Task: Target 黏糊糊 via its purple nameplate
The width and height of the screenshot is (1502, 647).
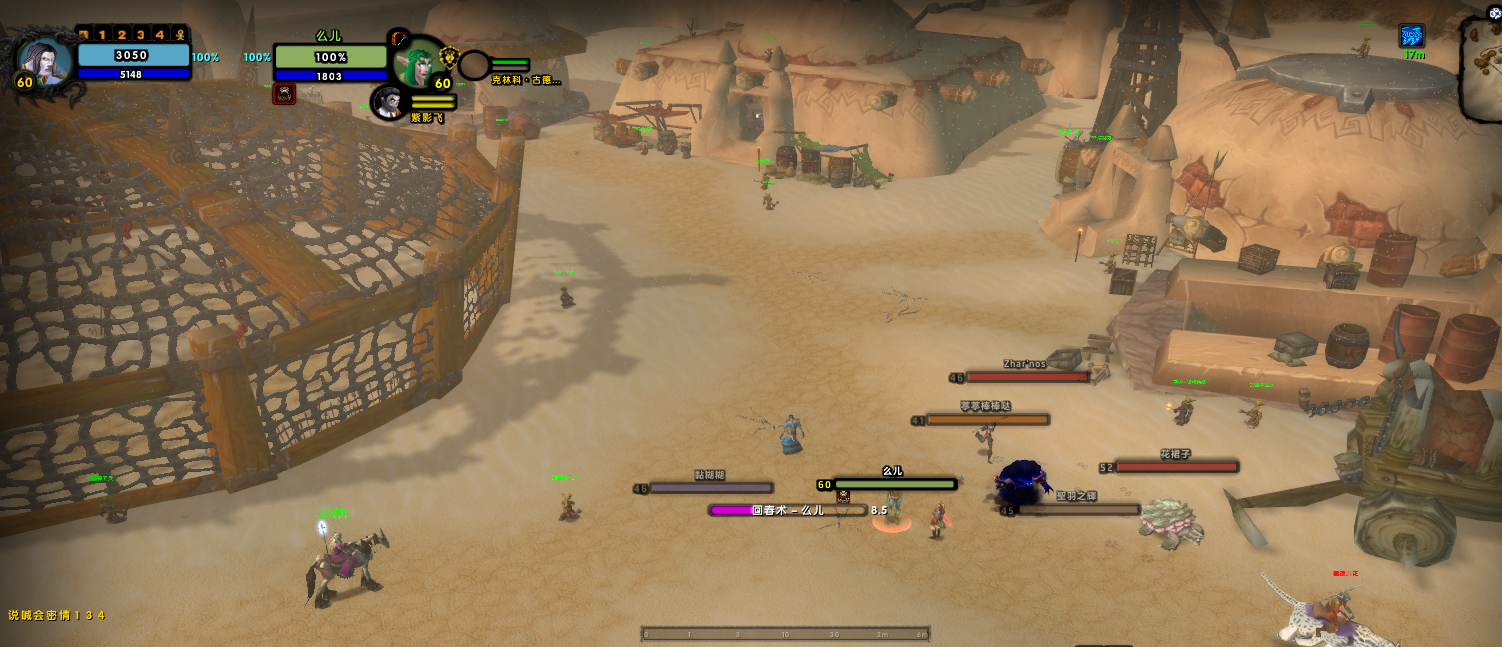Action: tap(711, 488)
